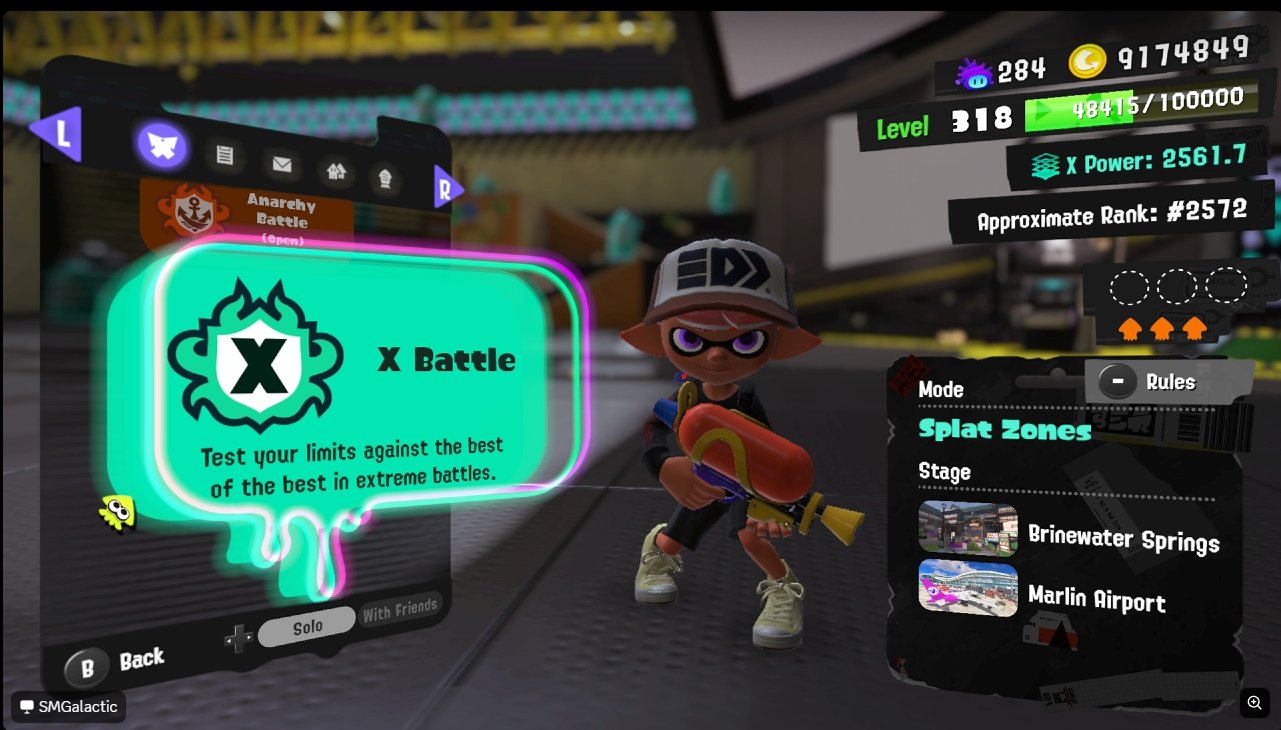This screenshot has width=1281, height=730.
Task: Switch to the houses icon tab
Action: pos(336,171)
